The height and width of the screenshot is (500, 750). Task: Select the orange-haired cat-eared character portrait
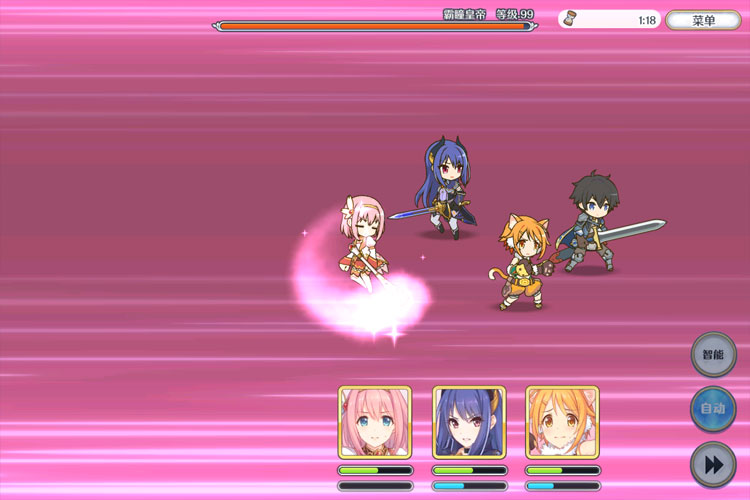pyautogui.click(x=563, y=422)
